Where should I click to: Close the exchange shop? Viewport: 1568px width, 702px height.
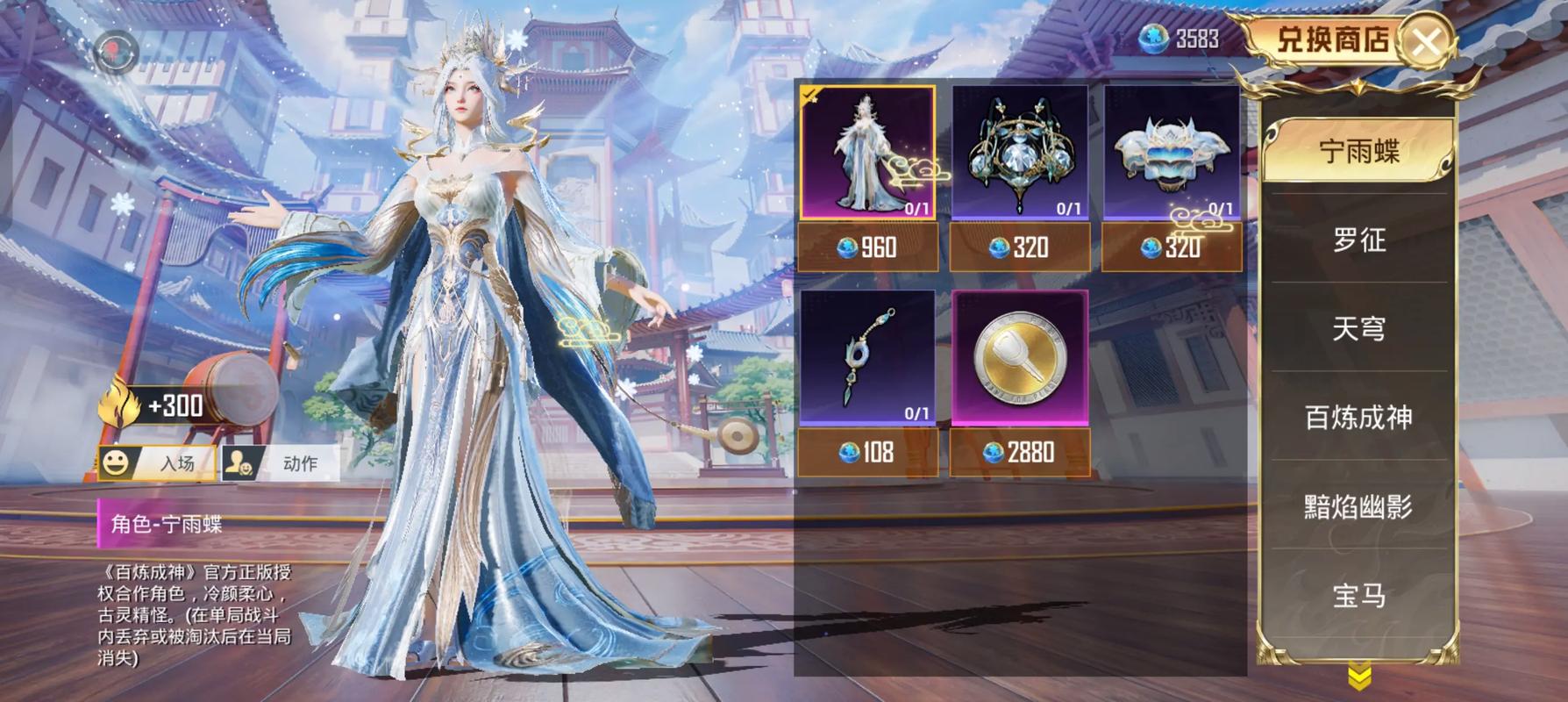1427,40
